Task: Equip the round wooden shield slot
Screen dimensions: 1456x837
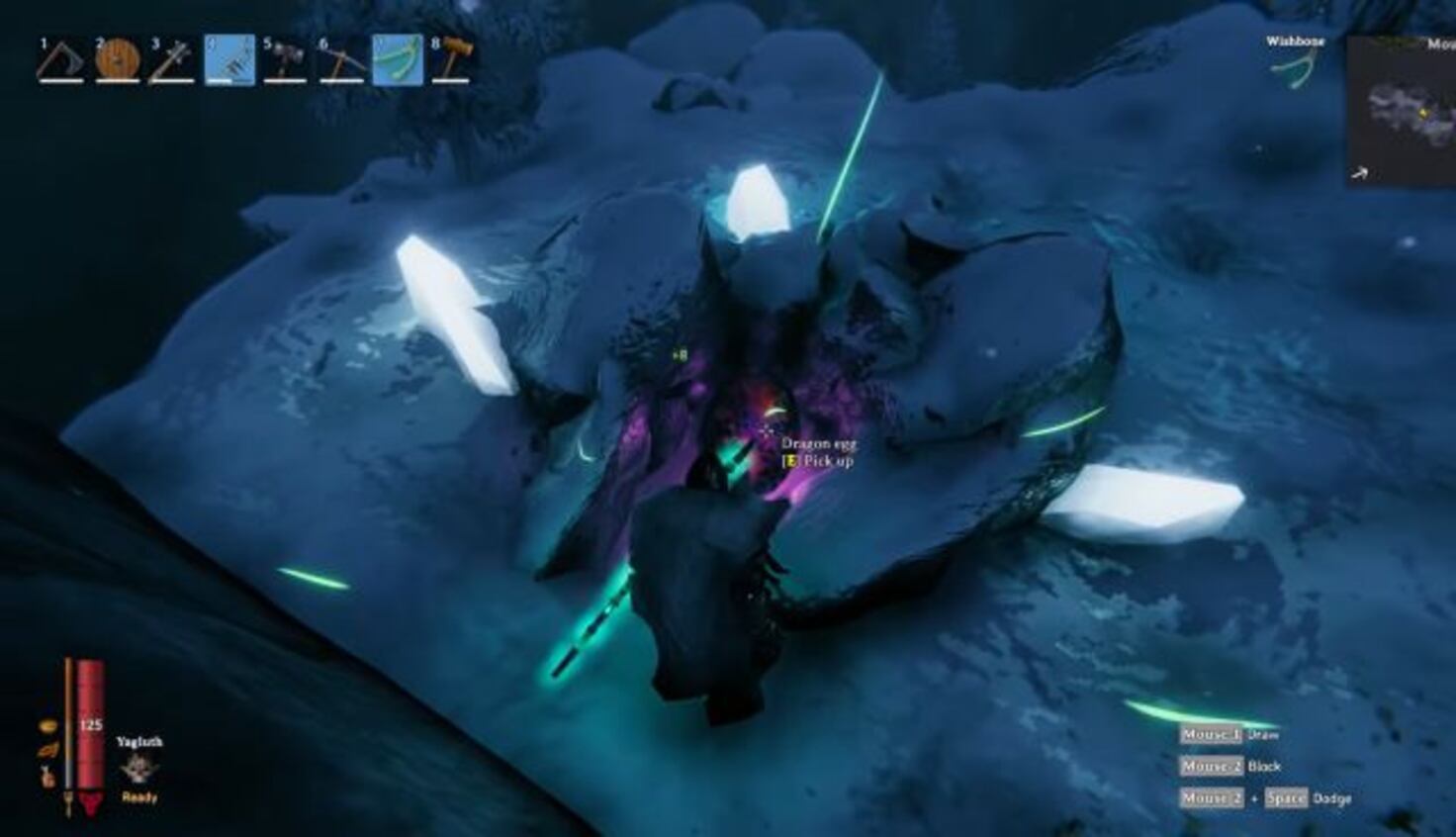Action: (117, 59)
